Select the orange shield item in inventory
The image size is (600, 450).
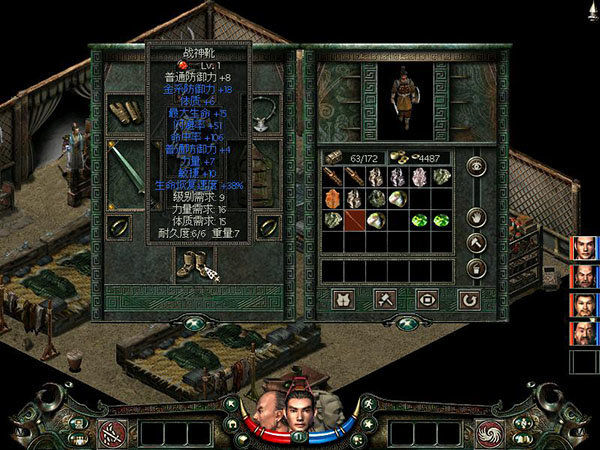coord(331,197)
